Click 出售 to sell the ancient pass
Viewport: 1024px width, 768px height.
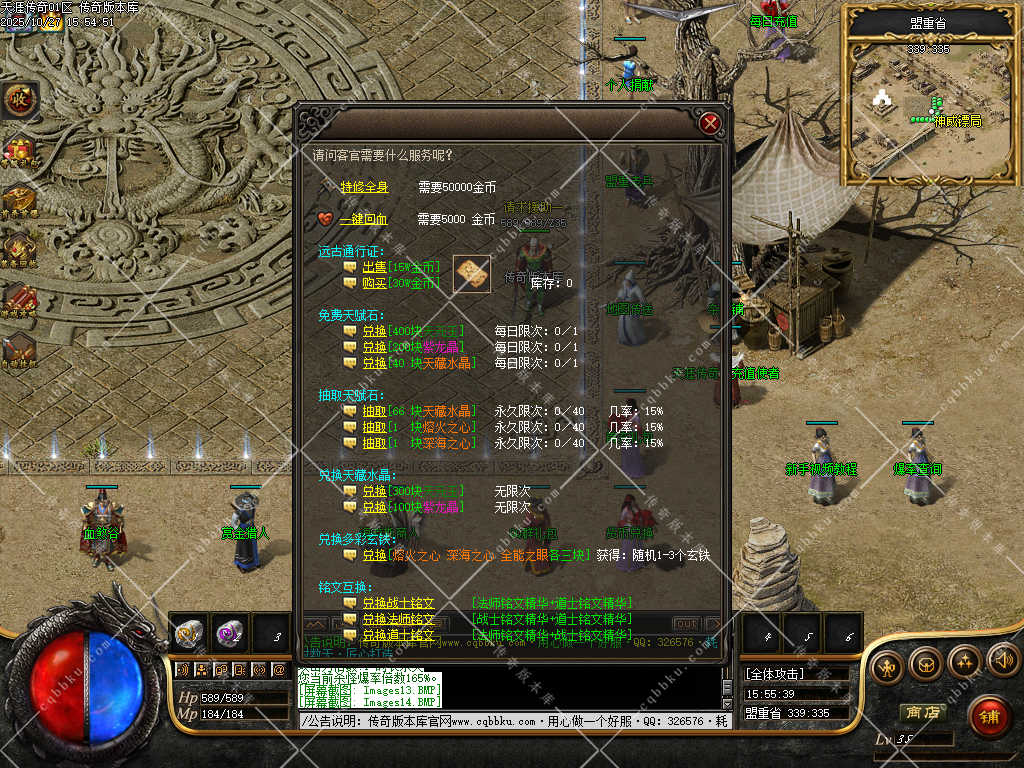tap(374, 267)
